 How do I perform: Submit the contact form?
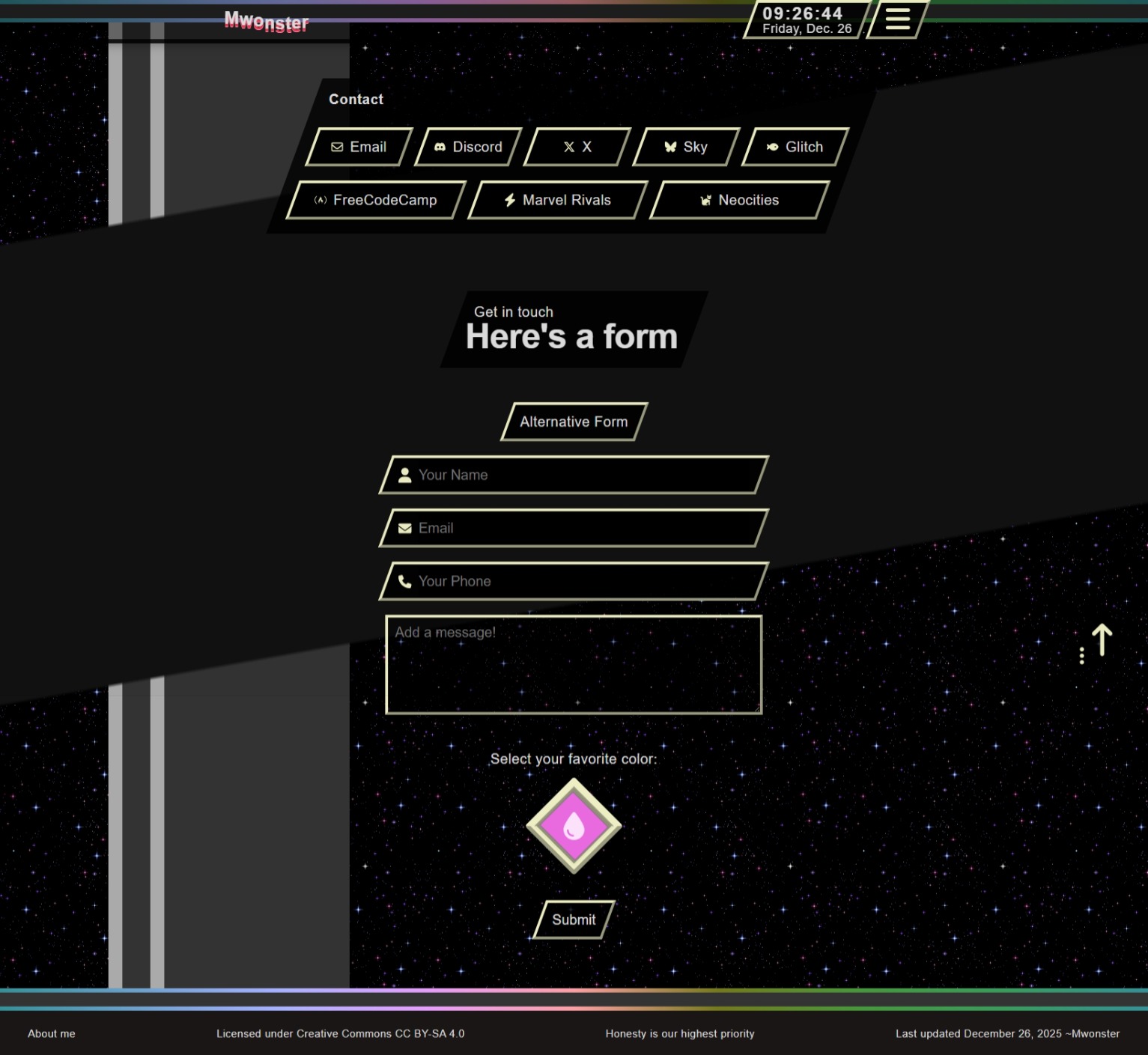pyautogui.click(x=574, y=919)
